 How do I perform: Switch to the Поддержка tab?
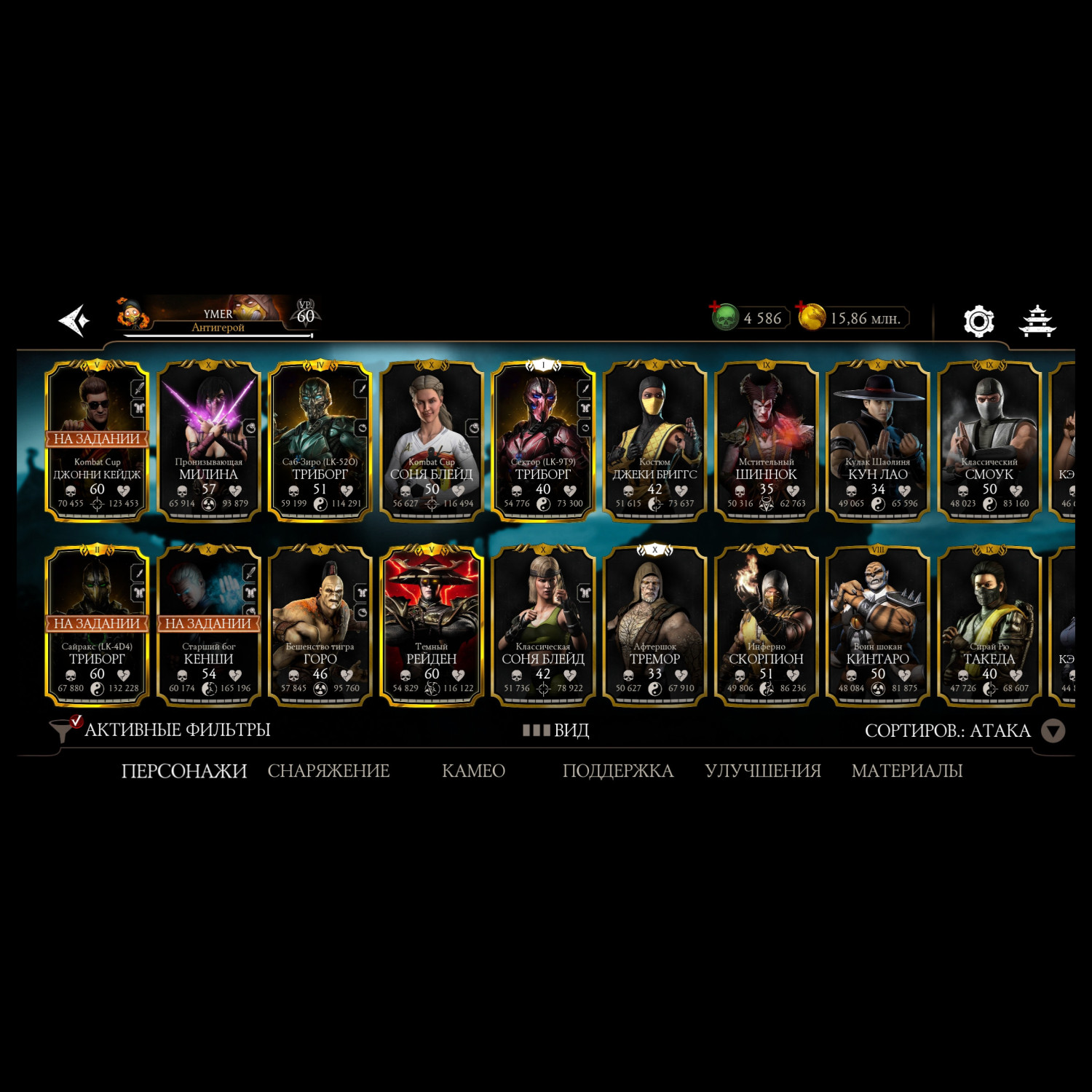(x=617, y=770)
